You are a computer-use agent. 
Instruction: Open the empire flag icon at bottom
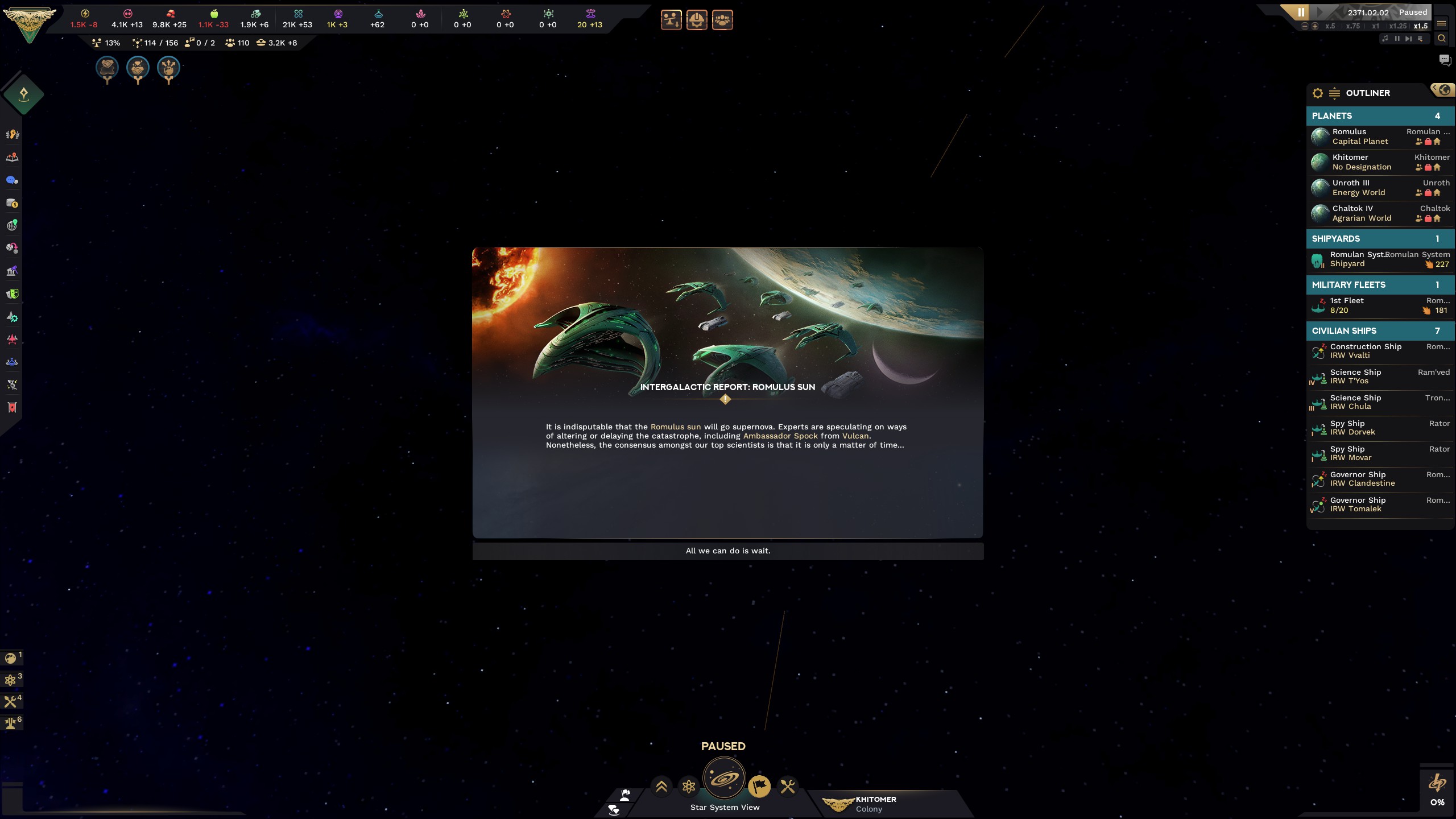coord(760,787)
